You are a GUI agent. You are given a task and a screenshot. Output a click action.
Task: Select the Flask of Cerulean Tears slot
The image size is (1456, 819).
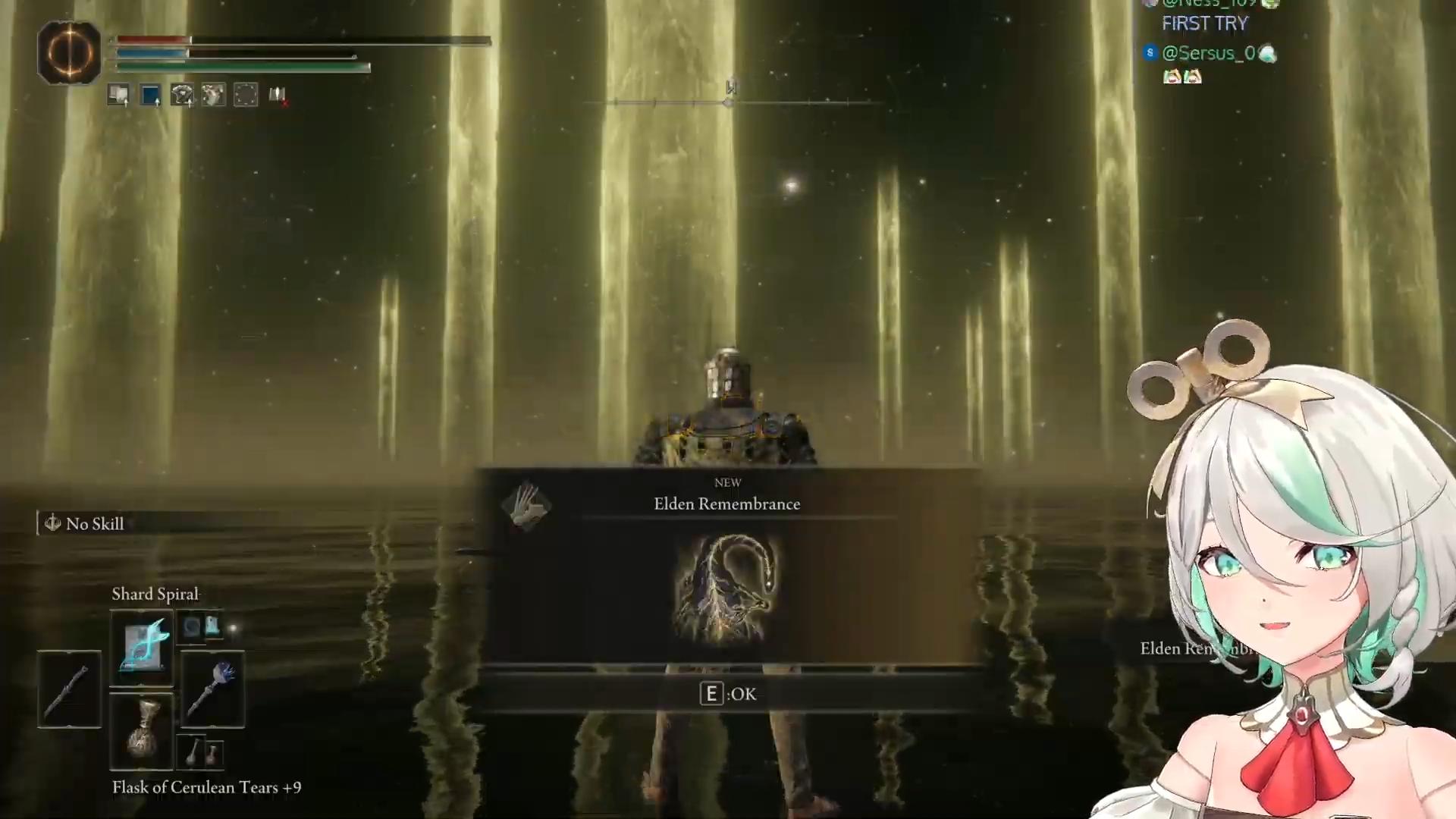(142, 732)
